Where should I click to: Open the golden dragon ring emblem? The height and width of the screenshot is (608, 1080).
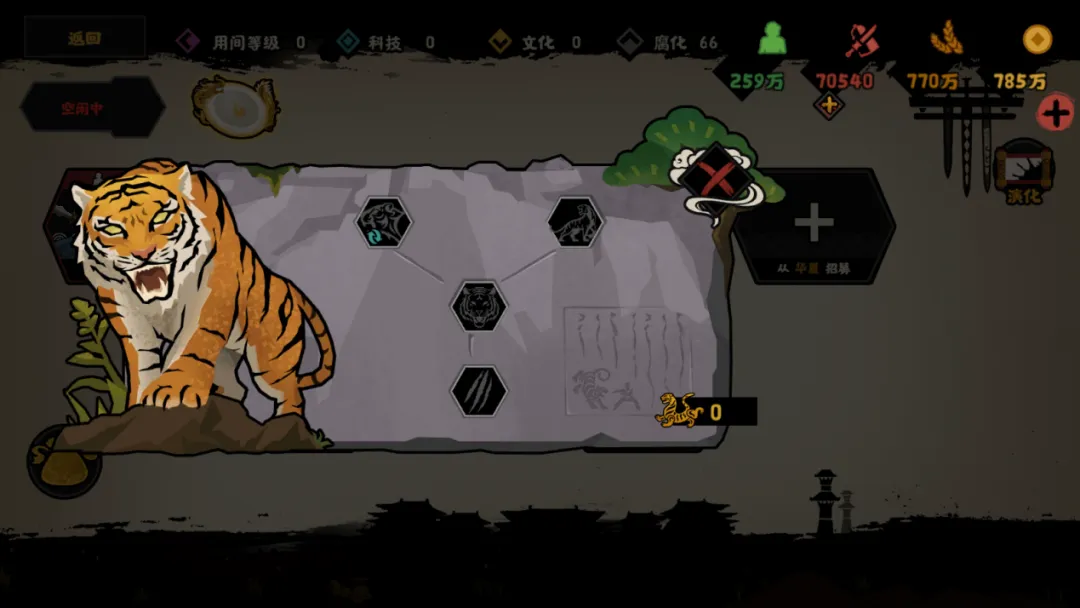[x=236, y=106]
